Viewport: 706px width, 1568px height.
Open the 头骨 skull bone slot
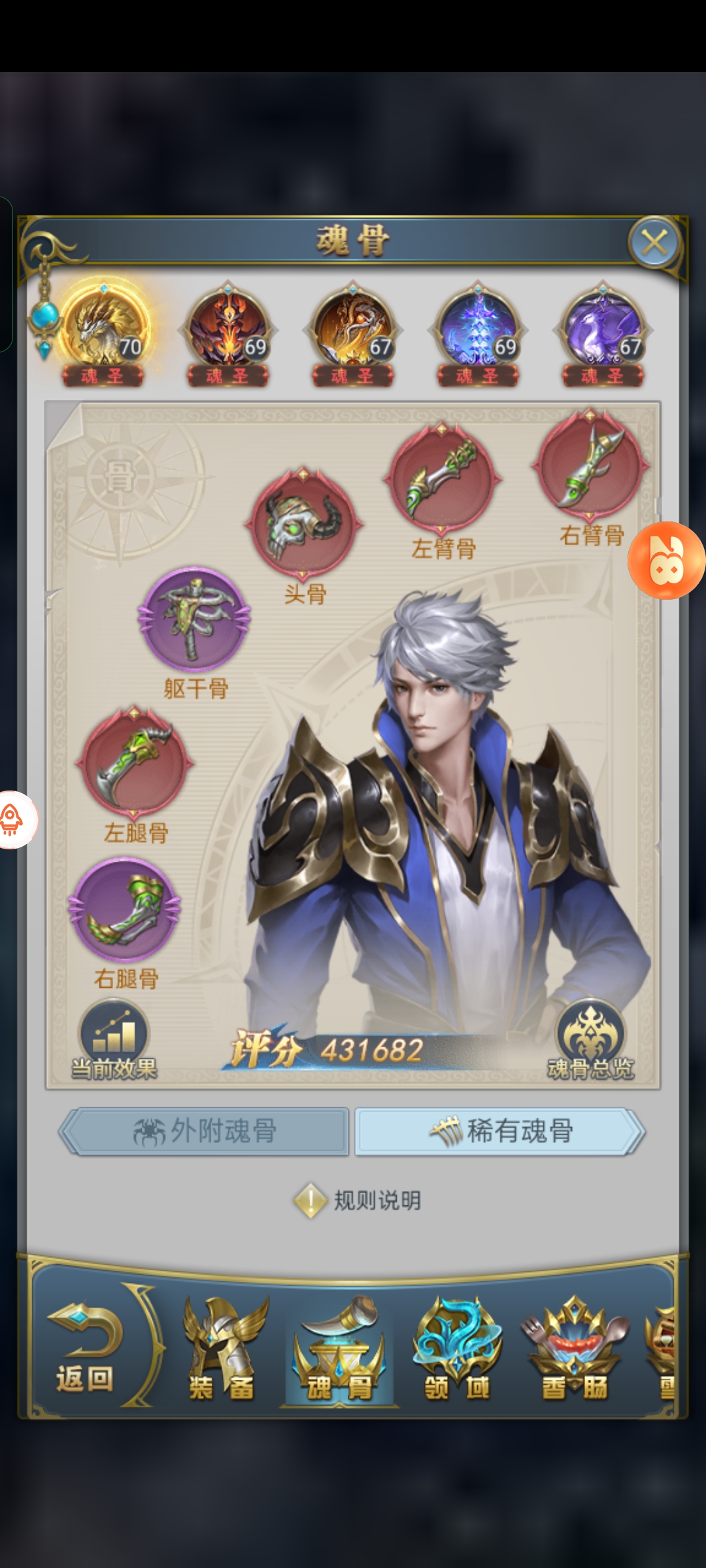tap(303, 523)
